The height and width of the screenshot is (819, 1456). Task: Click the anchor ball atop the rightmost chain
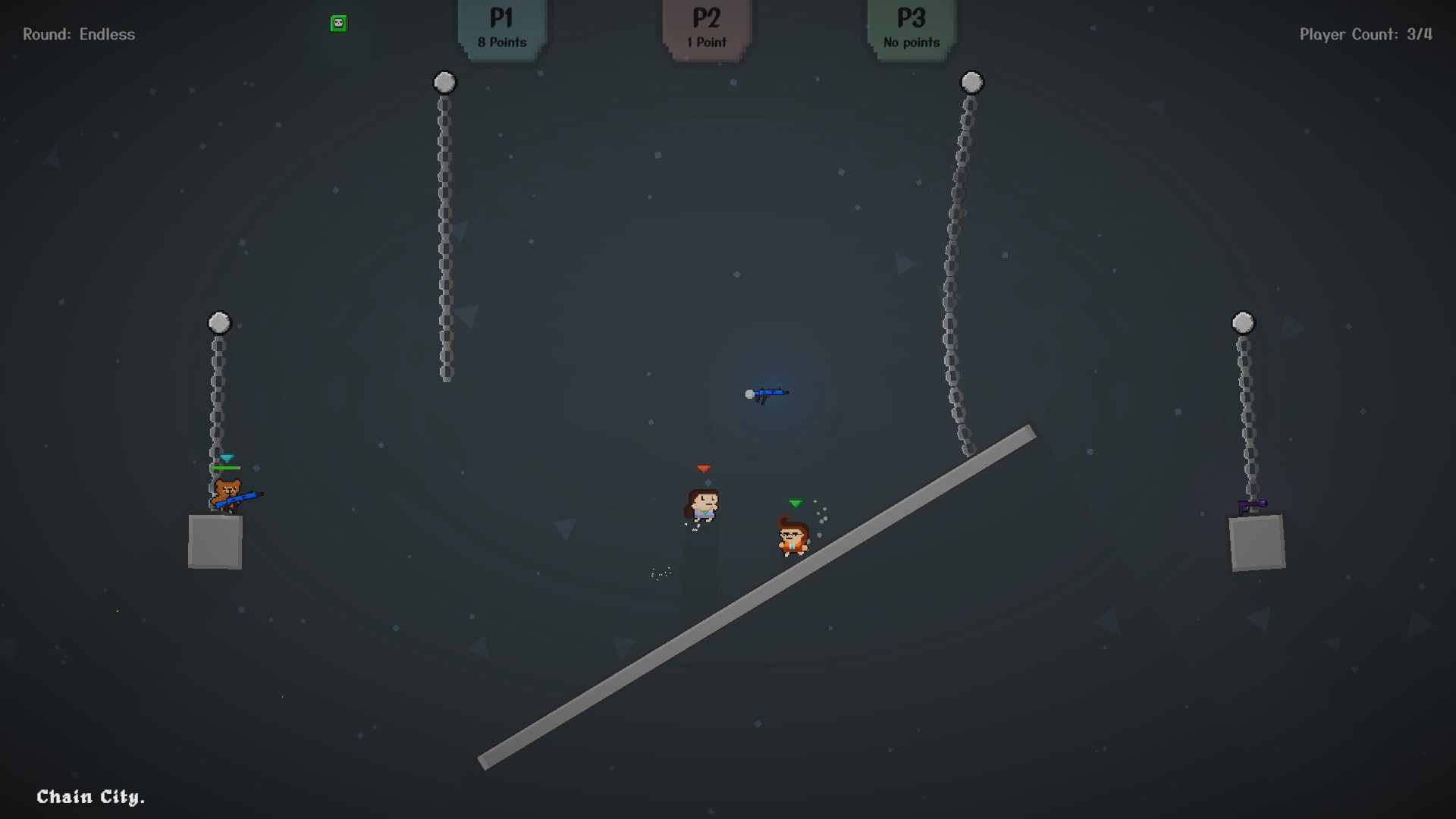(1242, 323)
